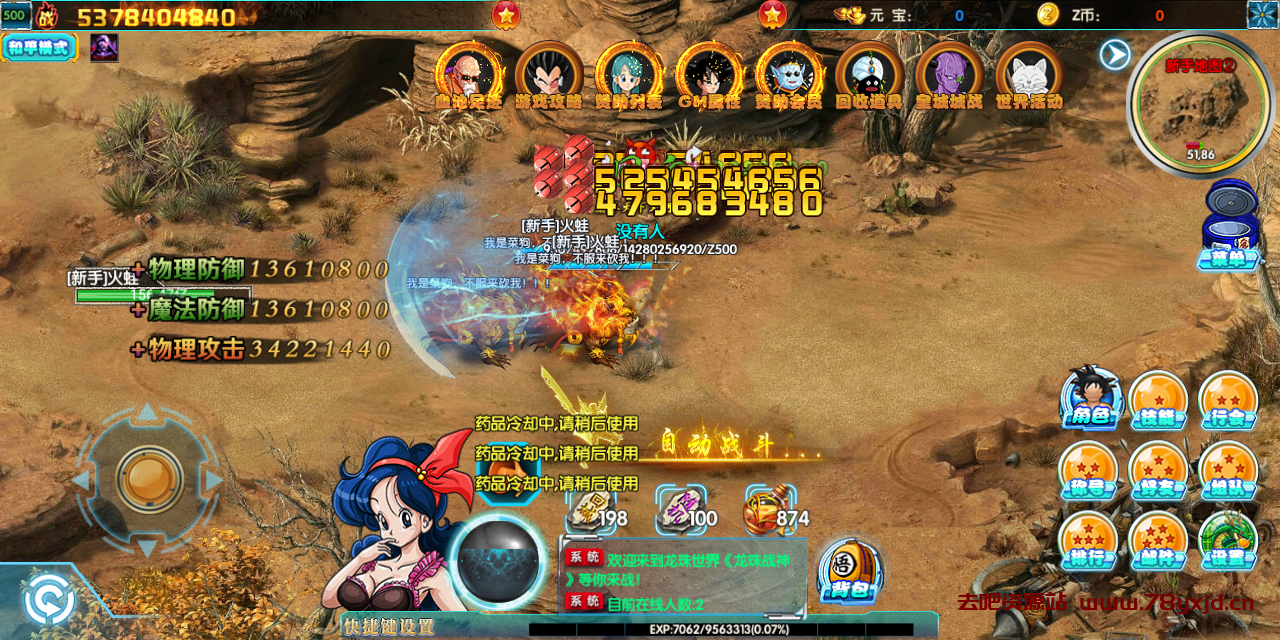Viewport: 1280px width, 640px height.
Task: Show the 排行 rankings board
Action: pos(1089,539)
